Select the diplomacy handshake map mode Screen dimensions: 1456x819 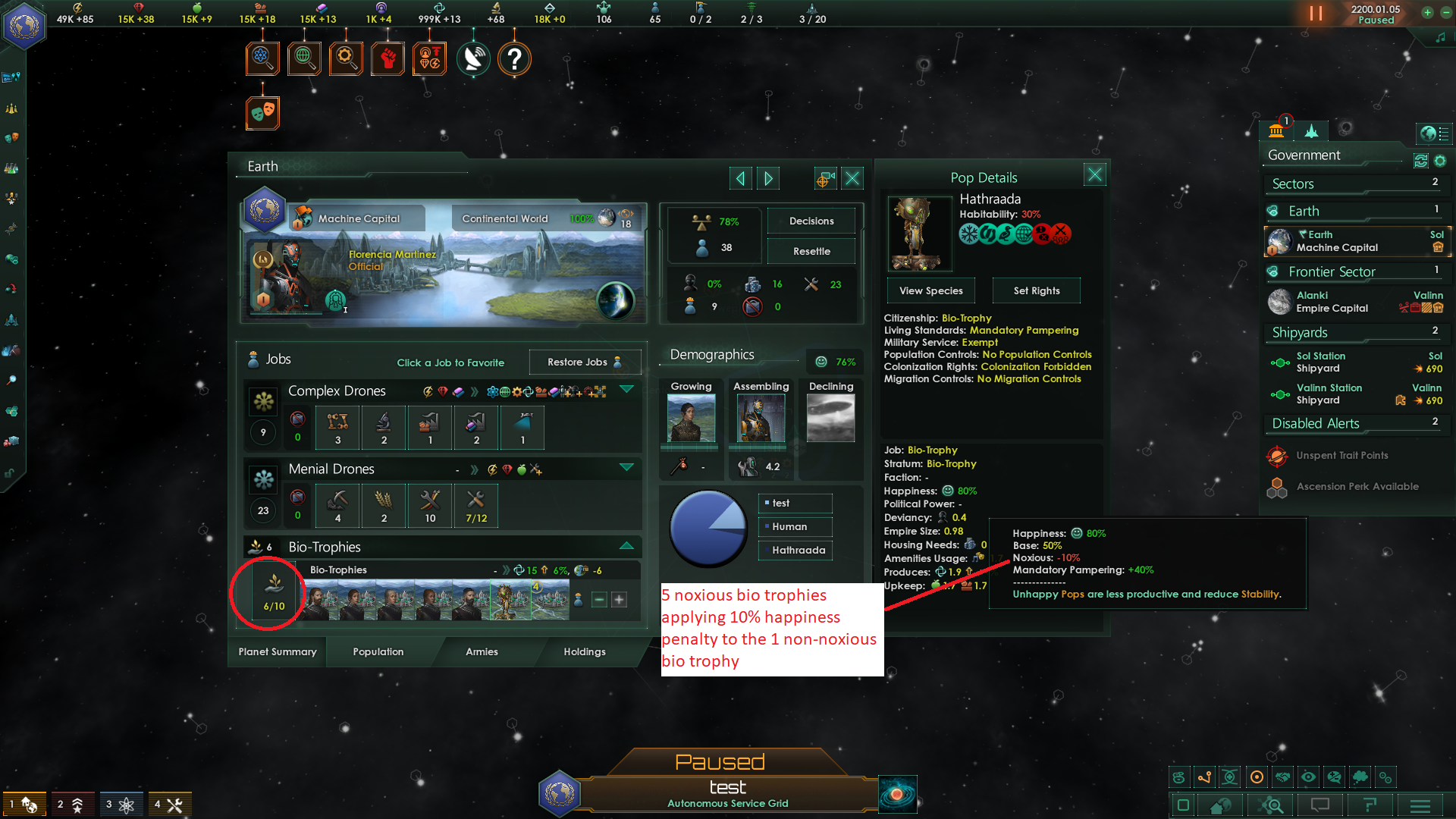[x=1282, y=777]
